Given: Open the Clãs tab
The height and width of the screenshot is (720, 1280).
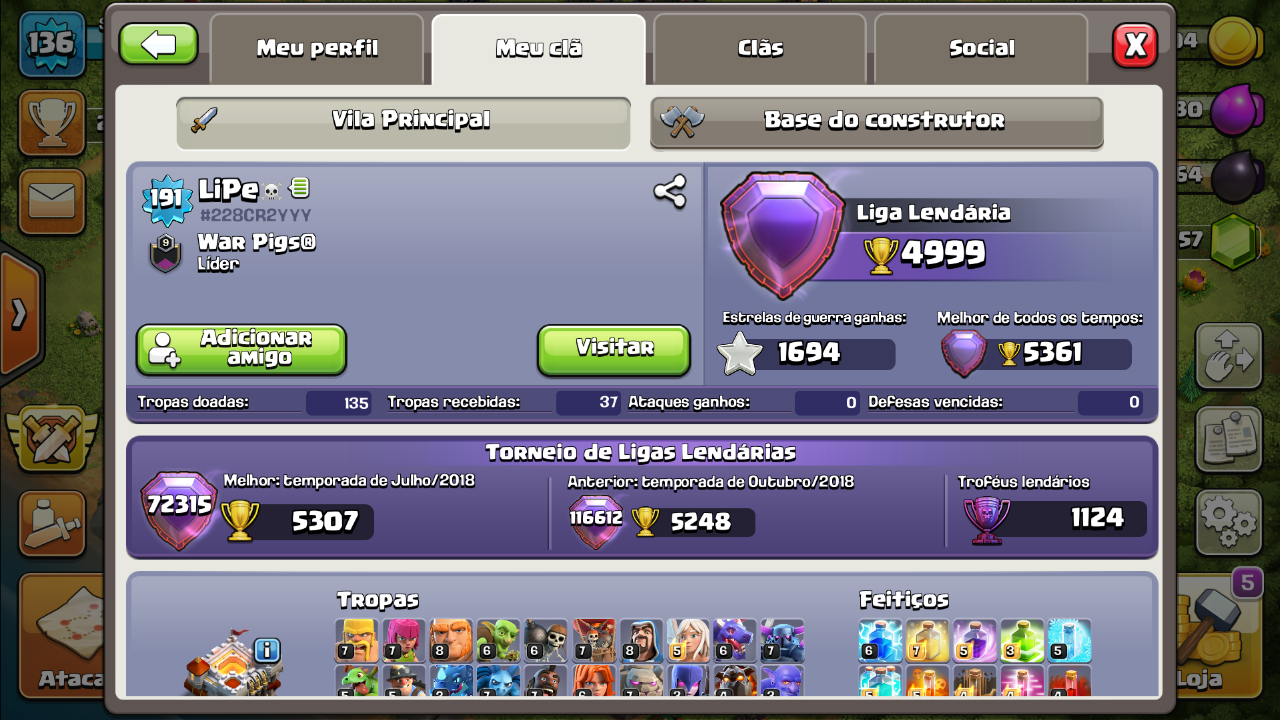Looking at the screenshot, I should (x=760, y=48).
